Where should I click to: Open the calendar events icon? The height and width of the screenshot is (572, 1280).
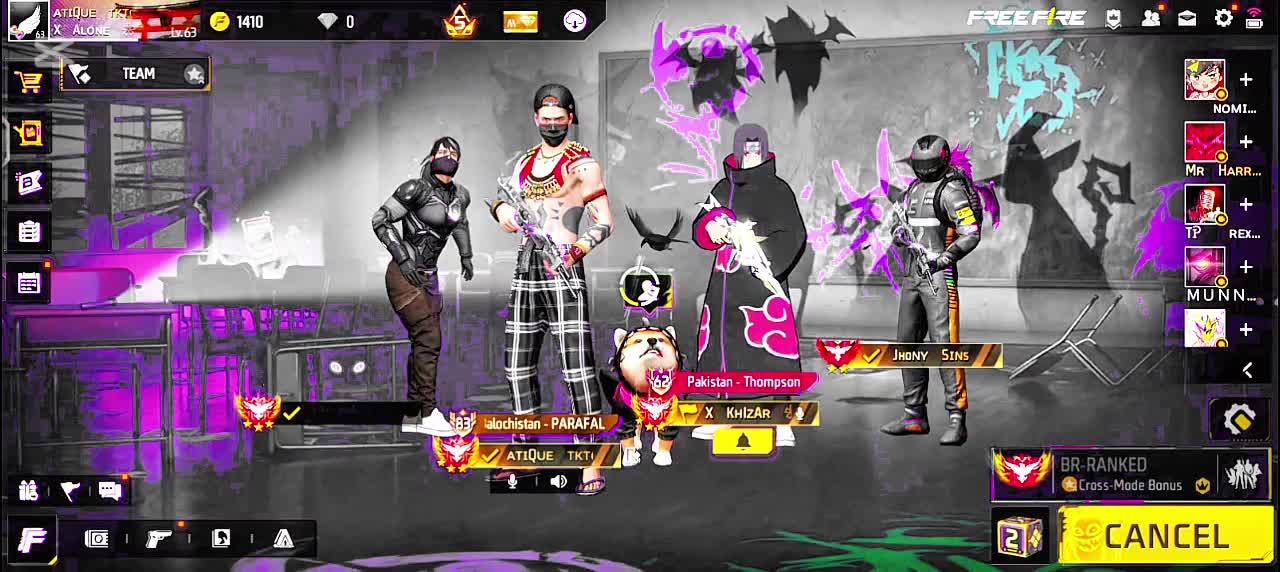coord(28,284)
